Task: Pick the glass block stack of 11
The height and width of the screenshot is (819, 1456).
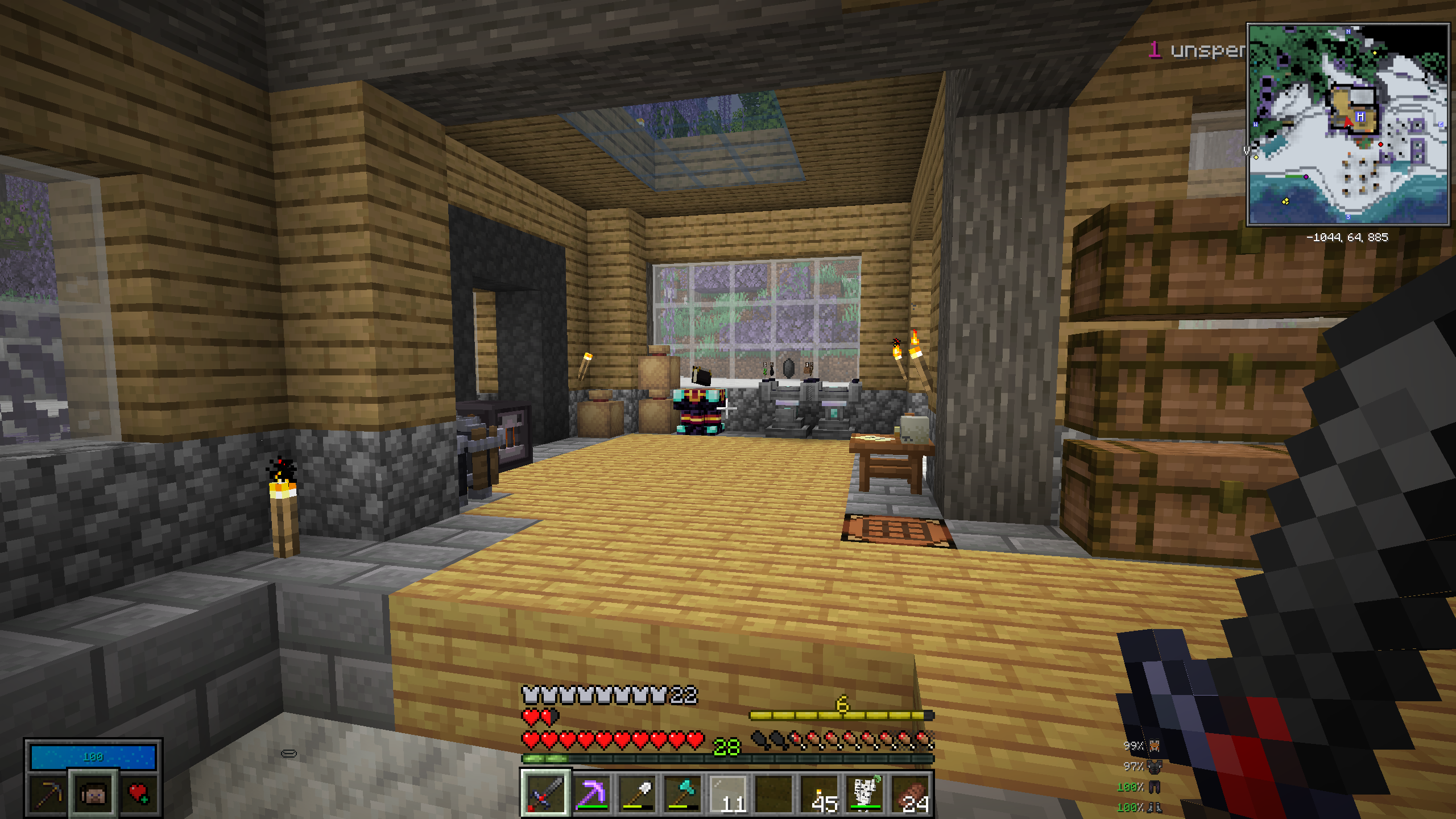Action: (x=727, y=793)
